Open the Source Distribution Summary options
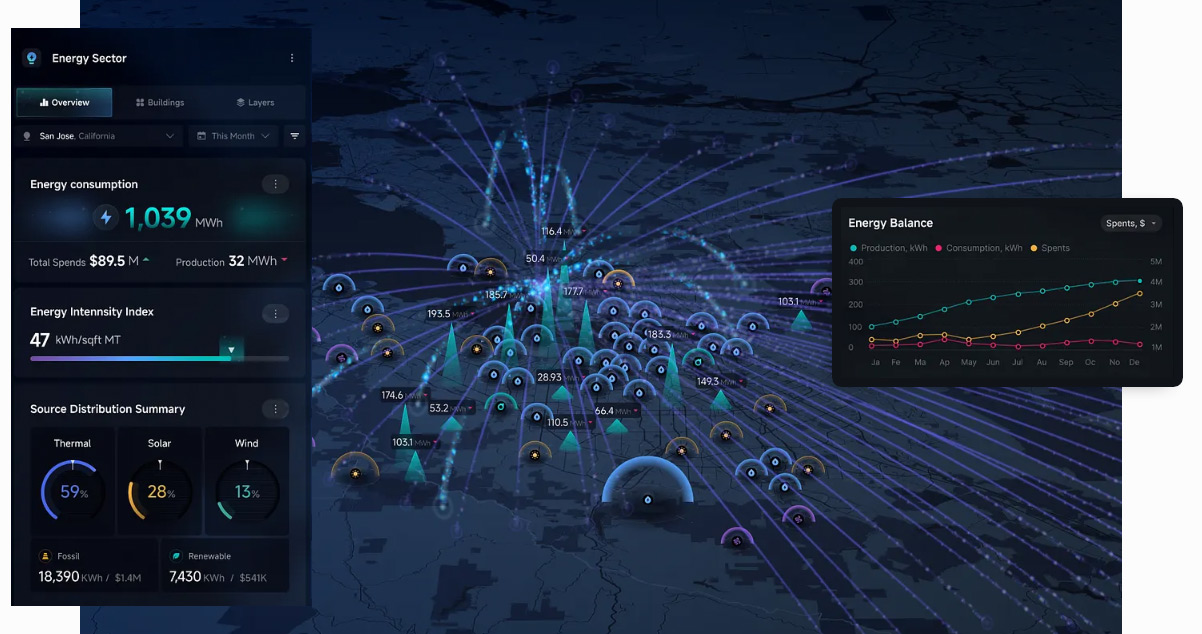The height and width of the screenshot is (634, 1202). 275,409
